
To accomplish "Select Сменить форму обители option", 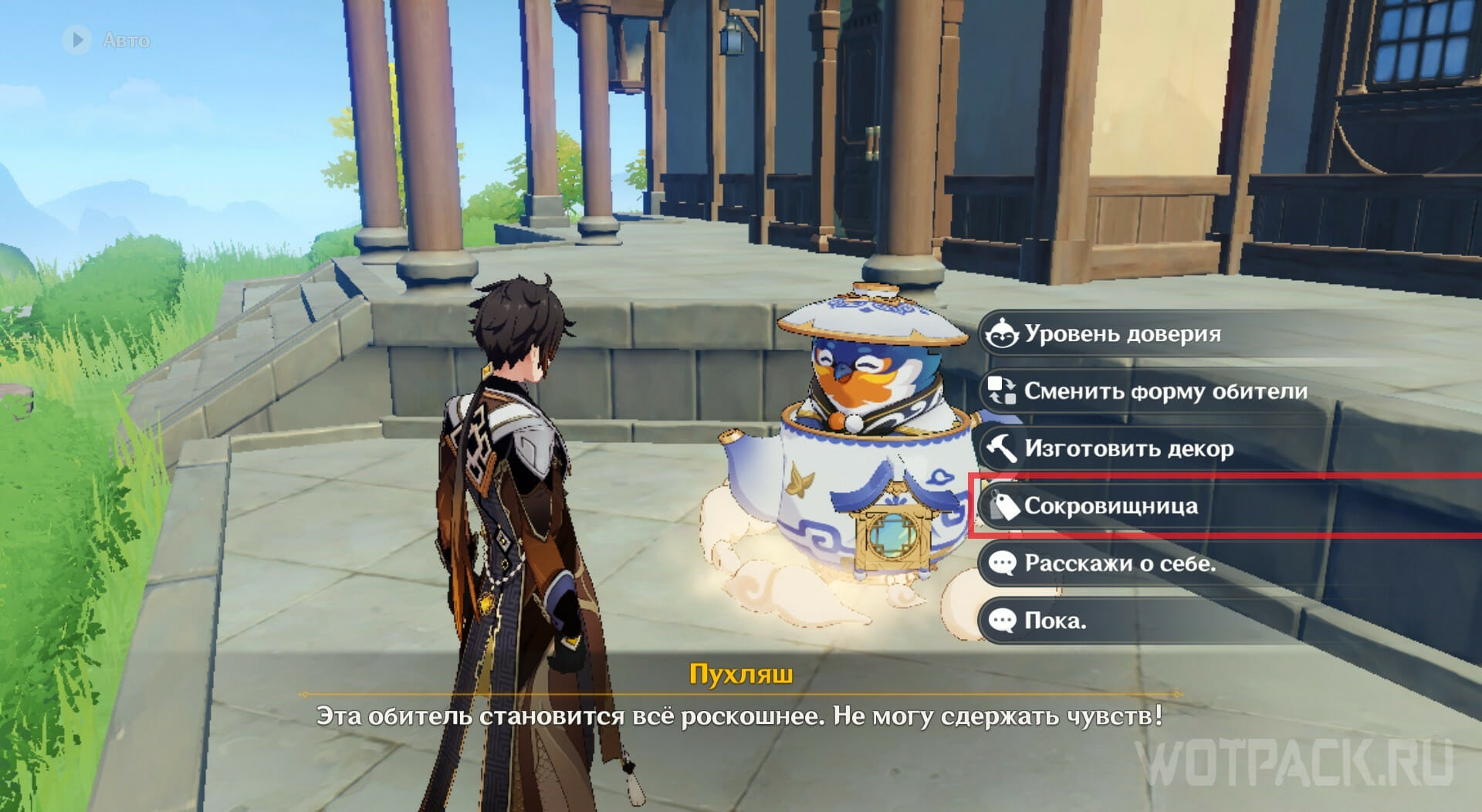I will click(x=1166, y=391).
